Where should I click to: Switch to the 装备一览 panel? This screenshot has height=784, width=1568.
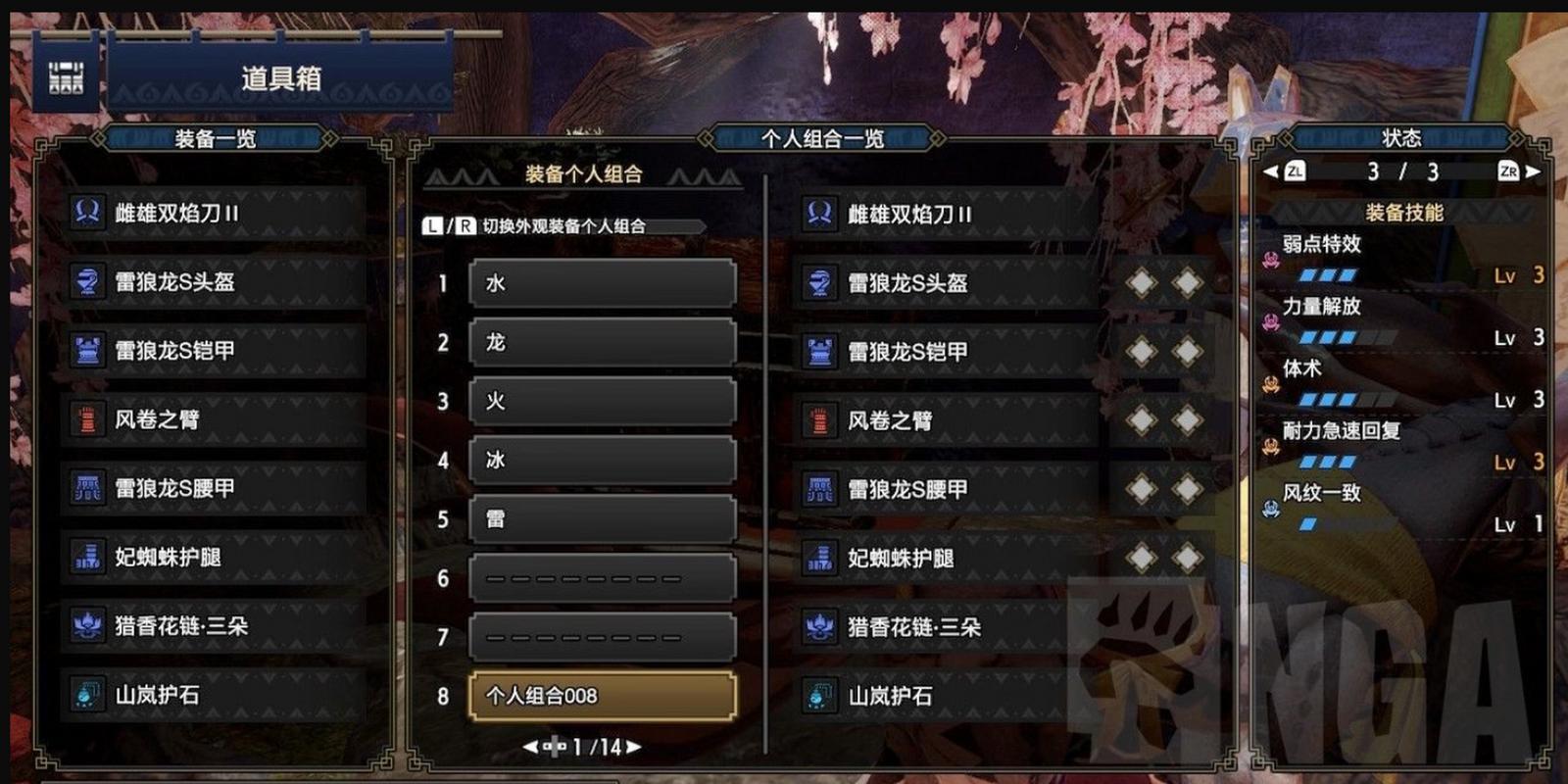pyautogui.click(x=214, y=140)
